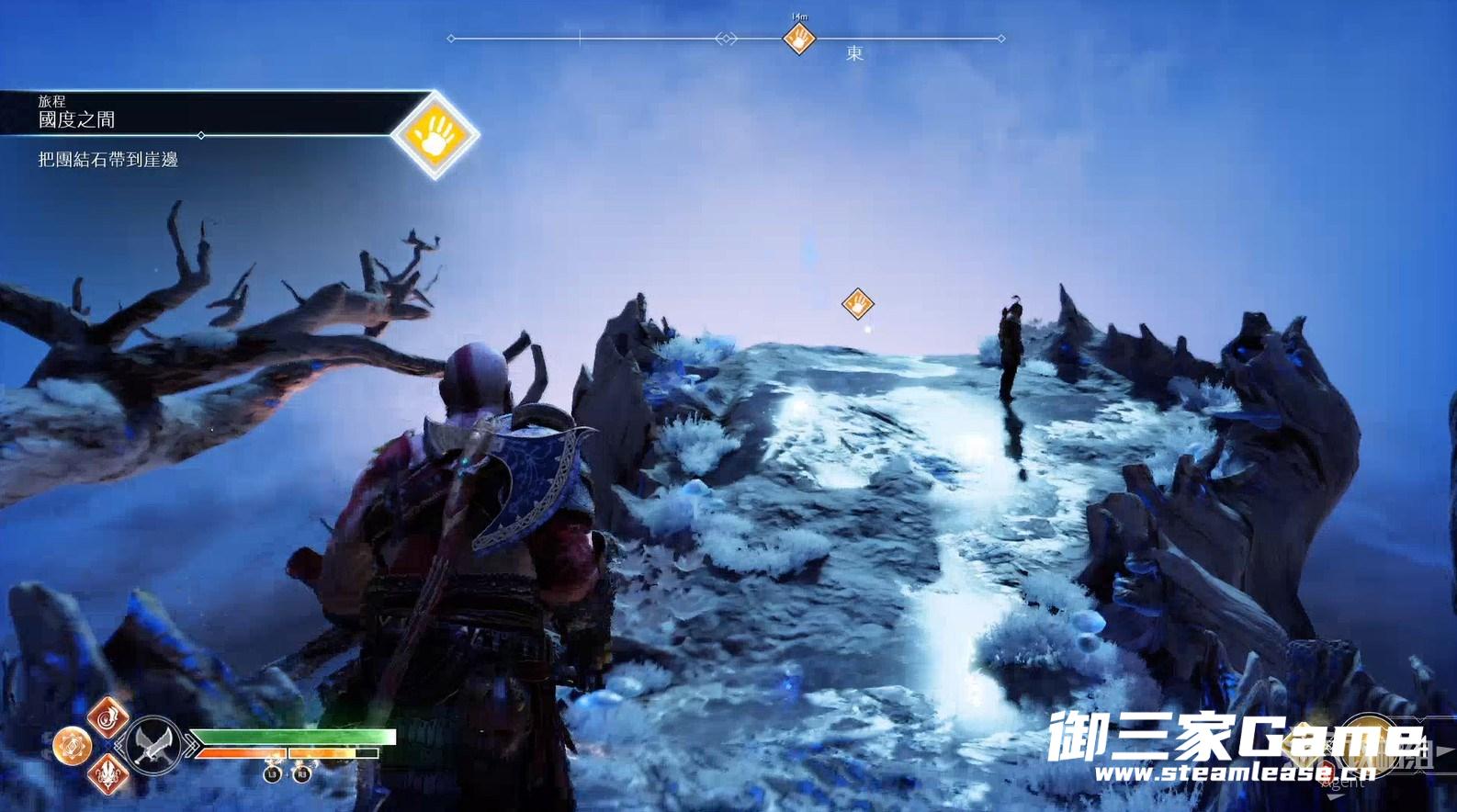
Task: Select the crossed blades weapon icon
Action: click(x=152, y=744)
